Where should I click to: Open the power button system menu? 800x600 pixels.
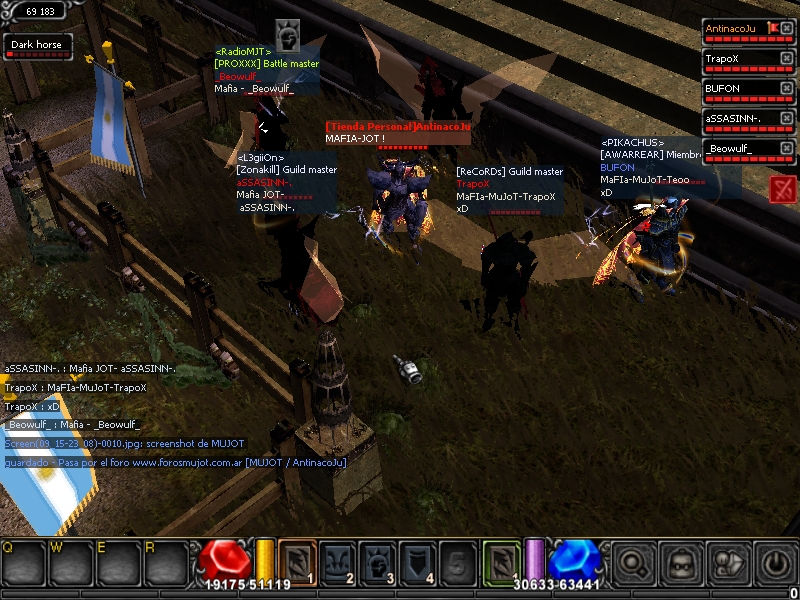point(775,564)
